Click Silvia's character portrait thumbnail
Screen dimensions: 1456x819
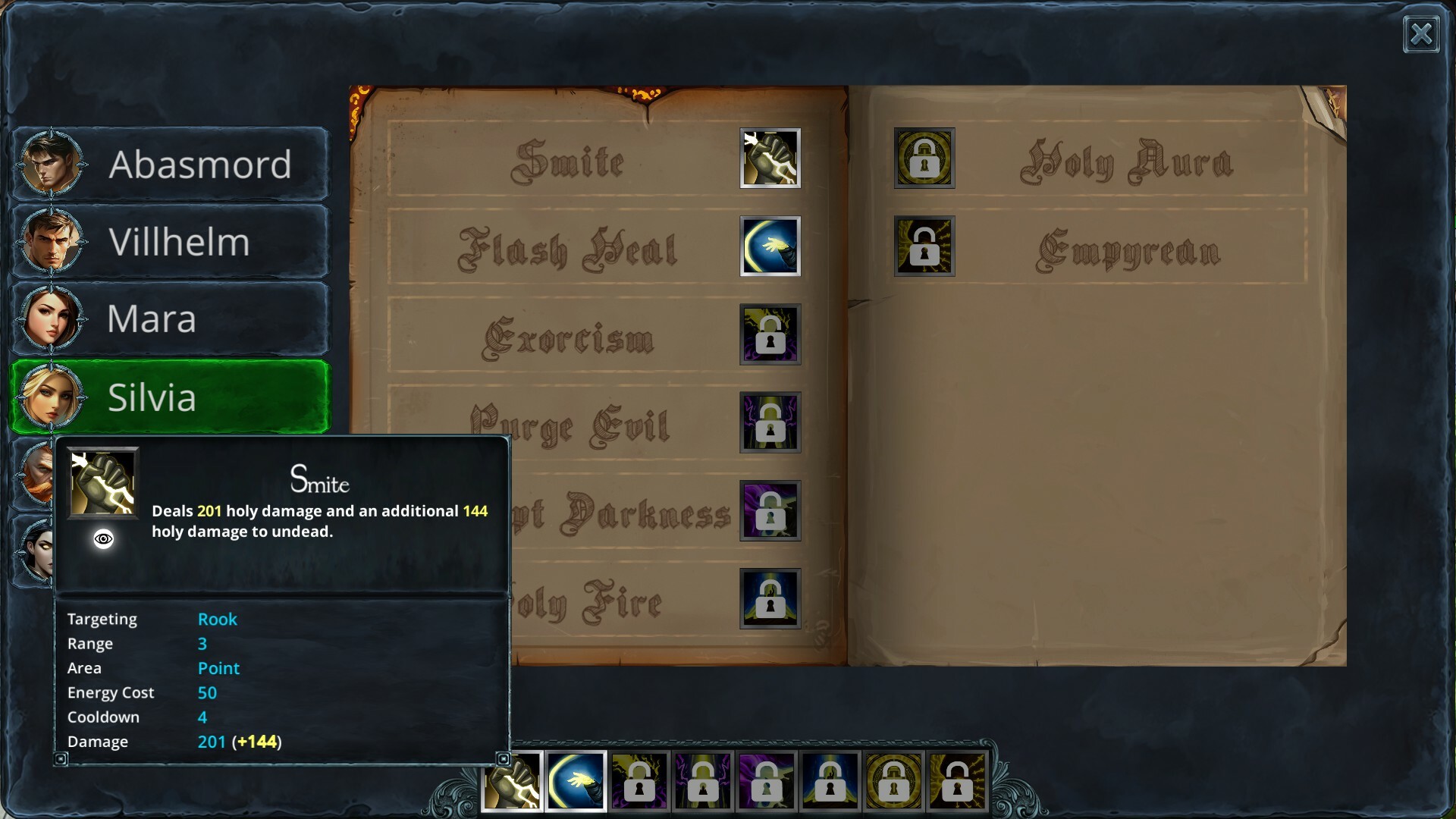click(49, 397)
